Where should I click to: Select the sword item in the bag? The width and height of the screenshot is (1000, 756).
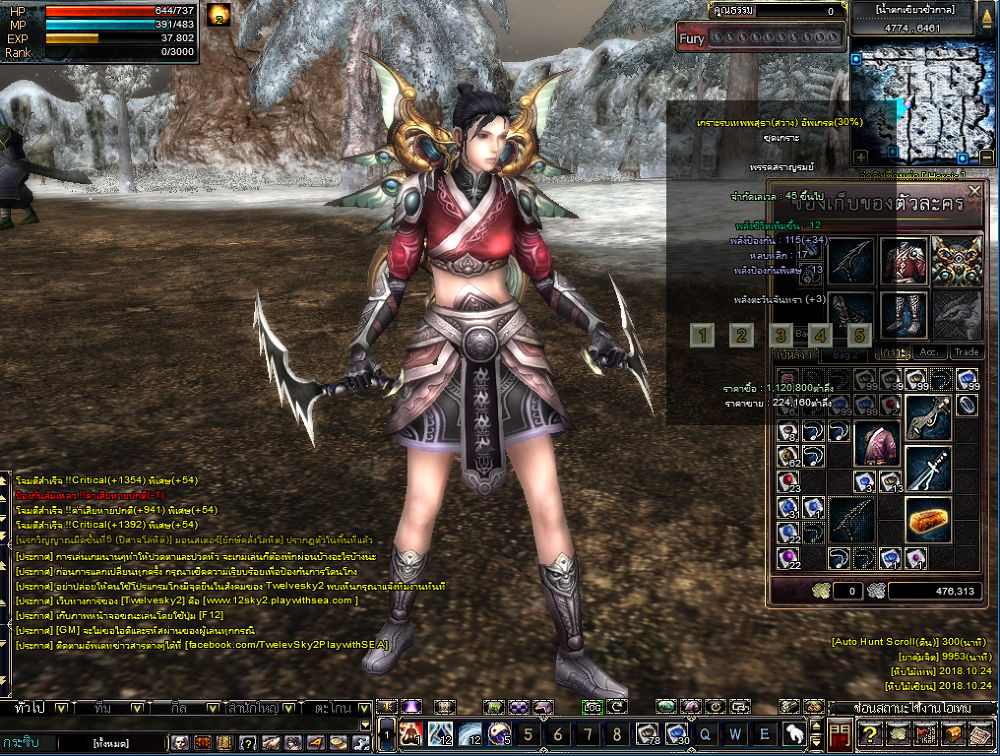click(x=929, y=468)
